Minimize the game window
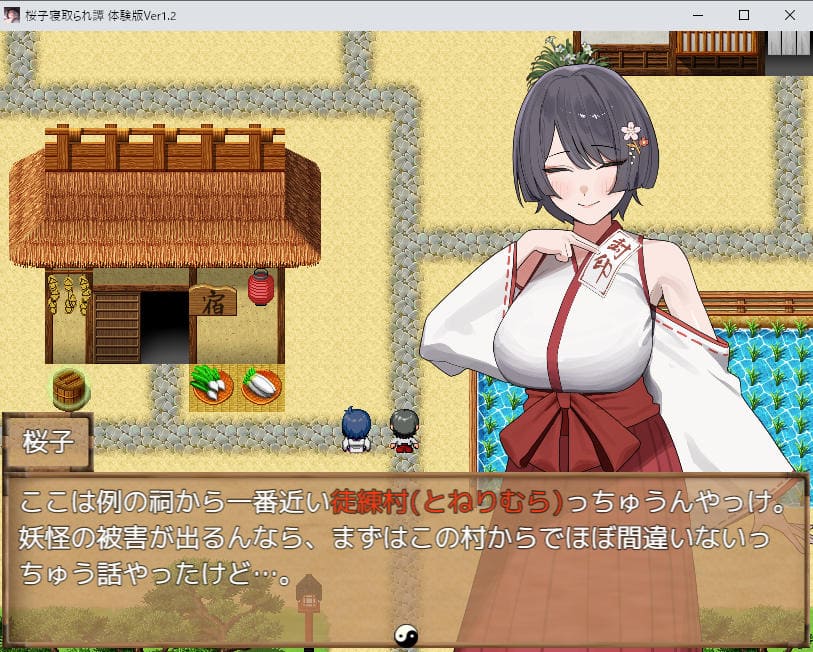Screen dimensions: 813x652 click(x=697, y=15)
